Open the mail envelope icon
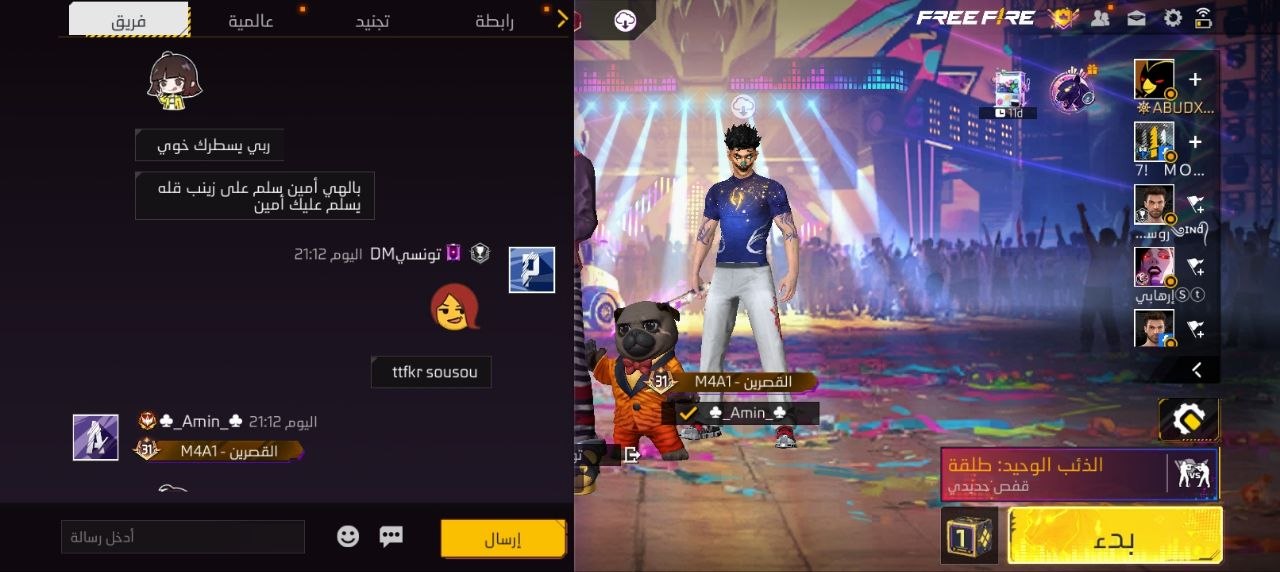The width and height of the screenshot is (1280, 572). 1136,18
